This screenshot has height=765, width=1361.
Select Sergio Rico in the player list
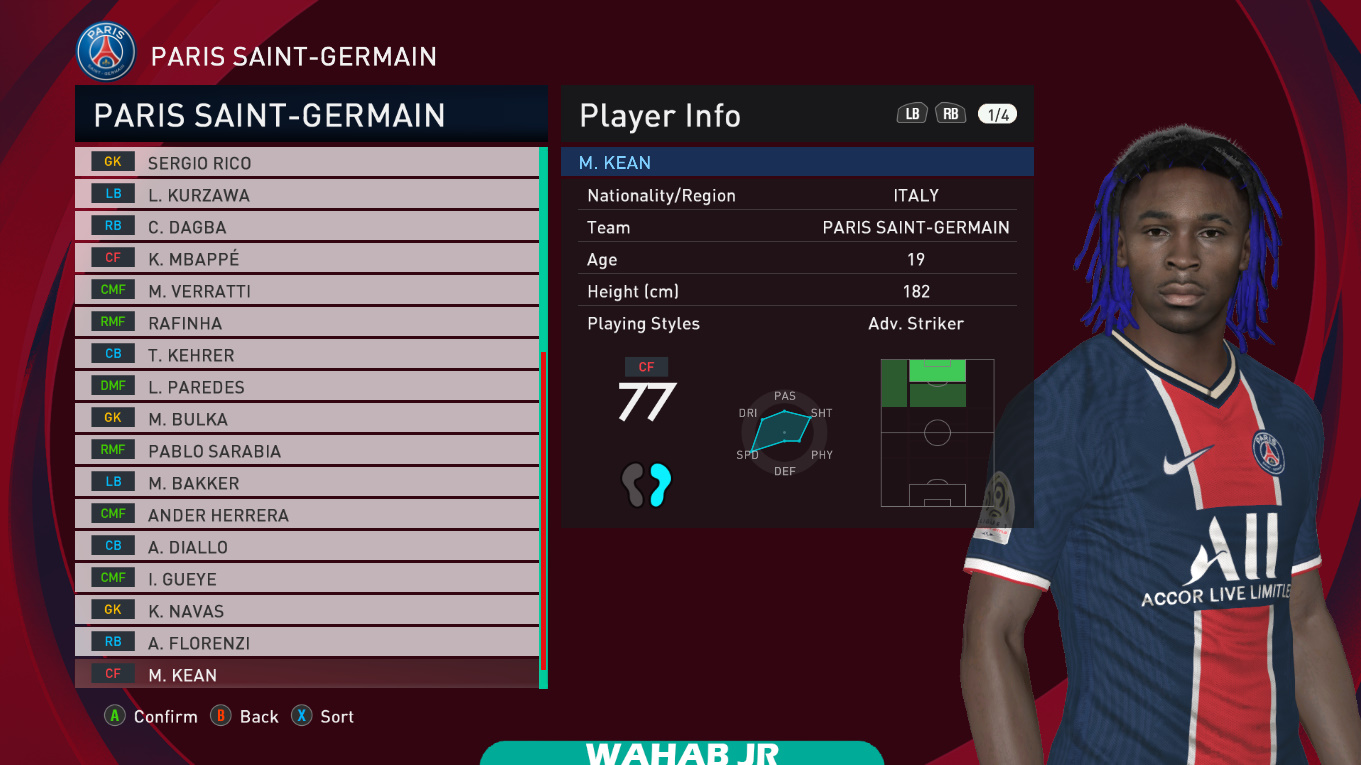(x=306, y=163)
